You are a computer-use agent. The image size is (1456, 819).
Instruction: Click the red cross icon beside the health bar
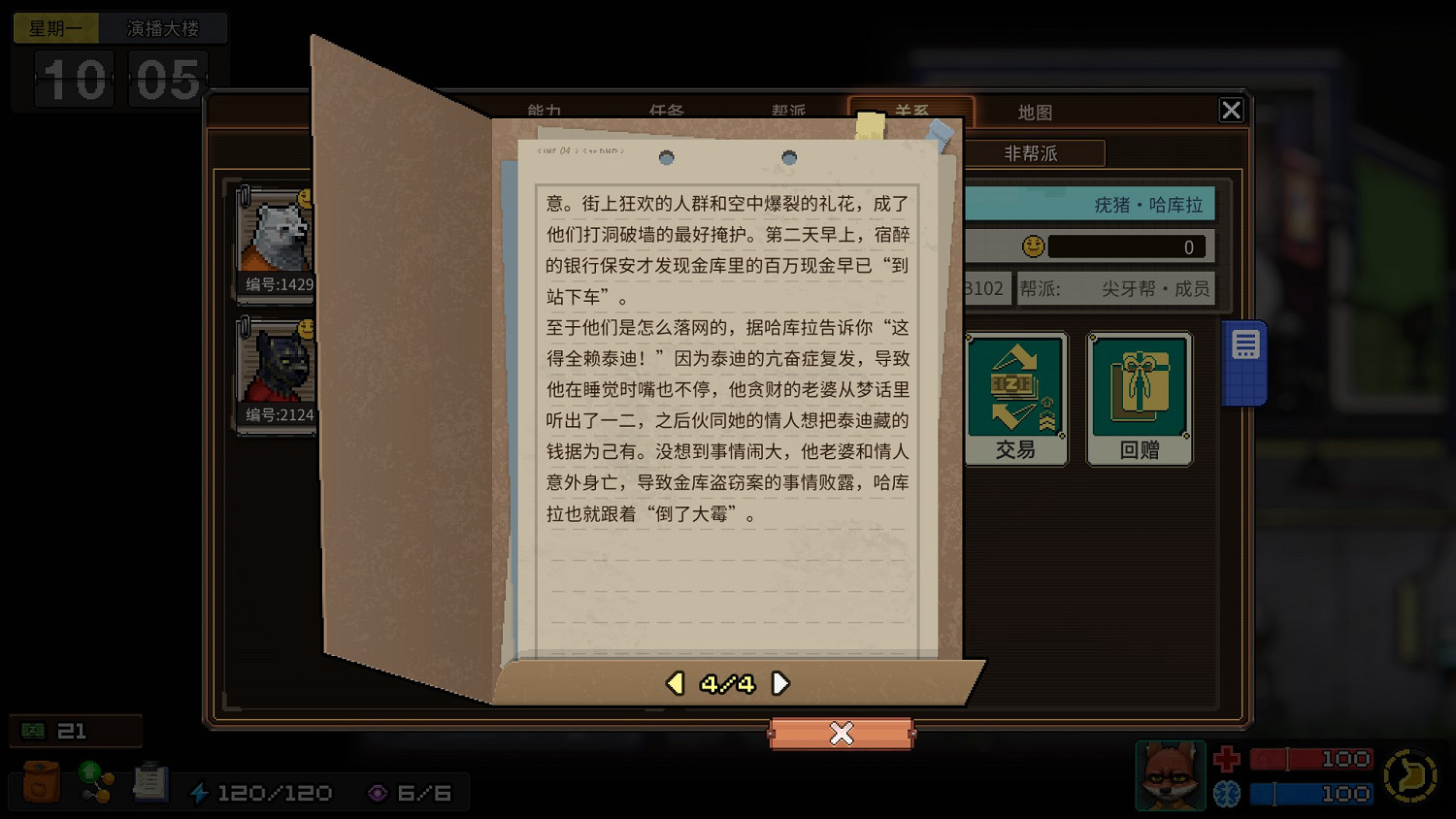(x=1225, y=758)
